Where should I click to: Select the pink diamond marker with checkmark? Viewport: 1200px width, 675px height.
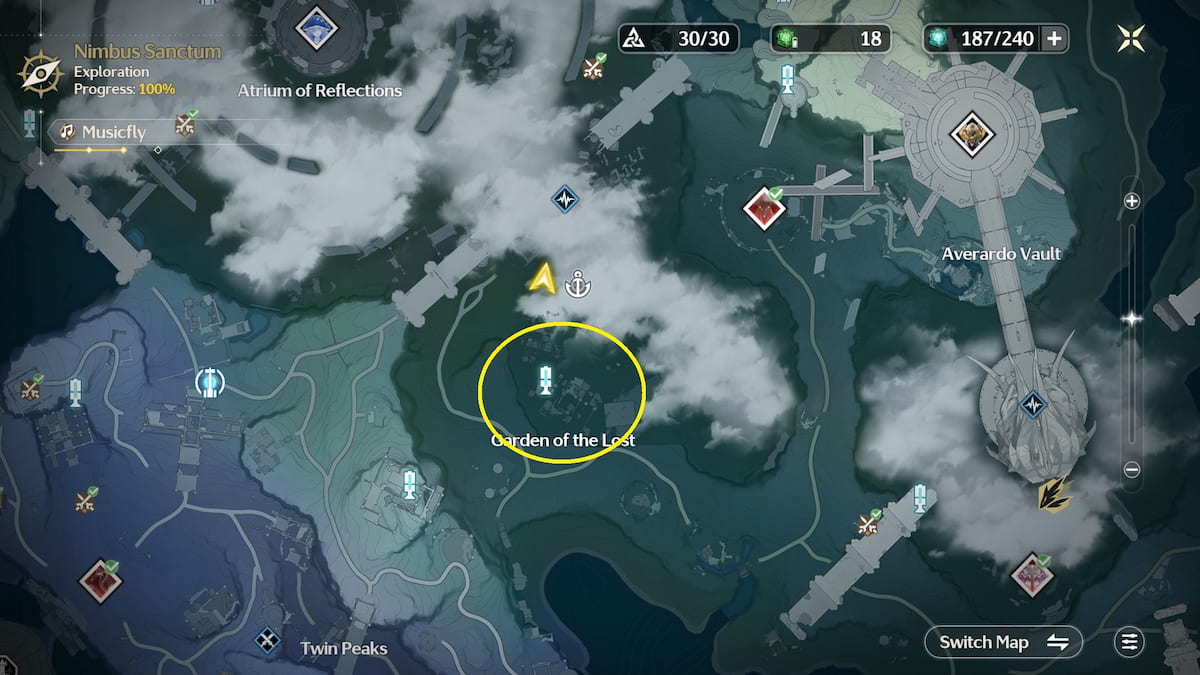(x=1029, y=575)
